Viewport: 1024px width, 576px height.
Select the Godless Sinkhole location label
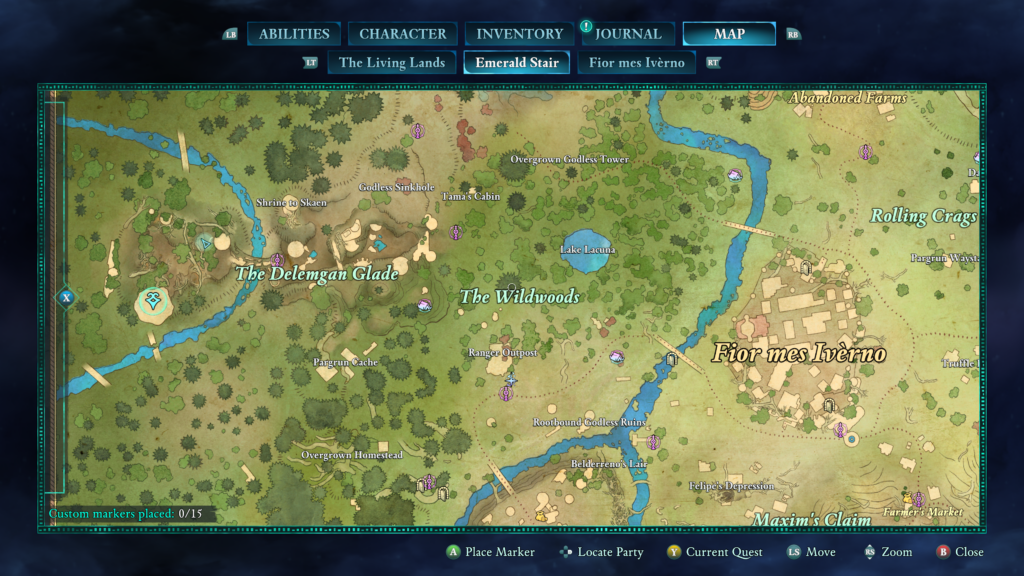click(397, 187)
